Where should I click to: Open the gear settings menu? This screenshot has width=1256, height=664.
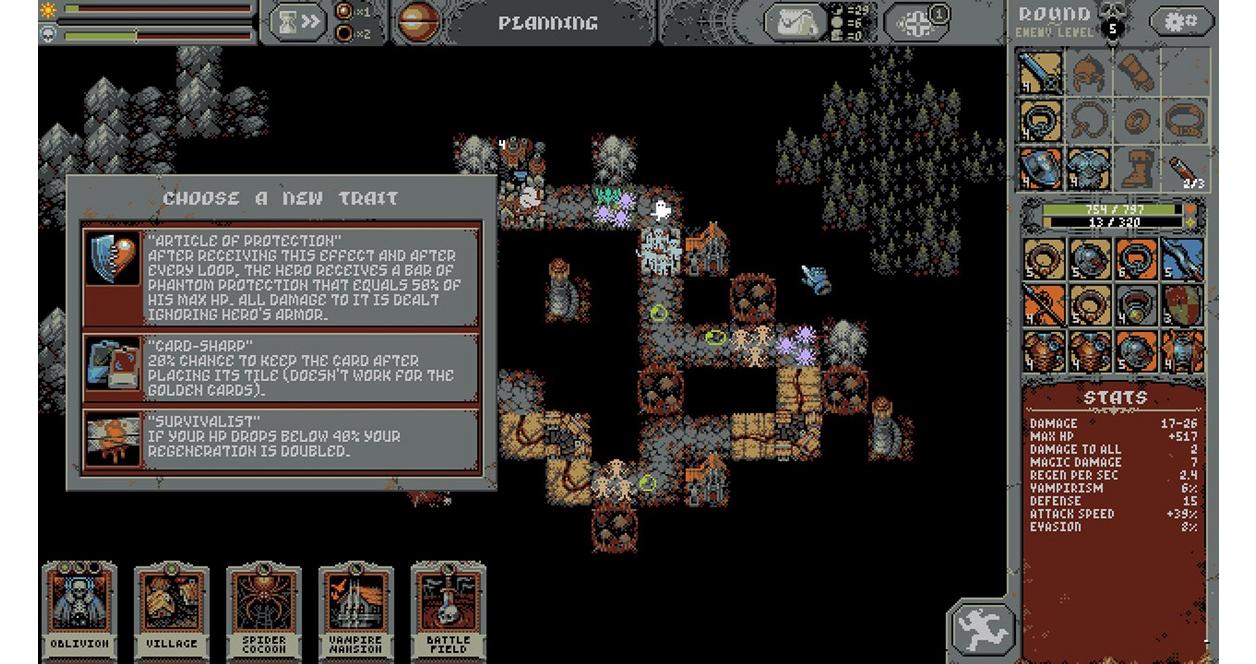coord(1180,22)
